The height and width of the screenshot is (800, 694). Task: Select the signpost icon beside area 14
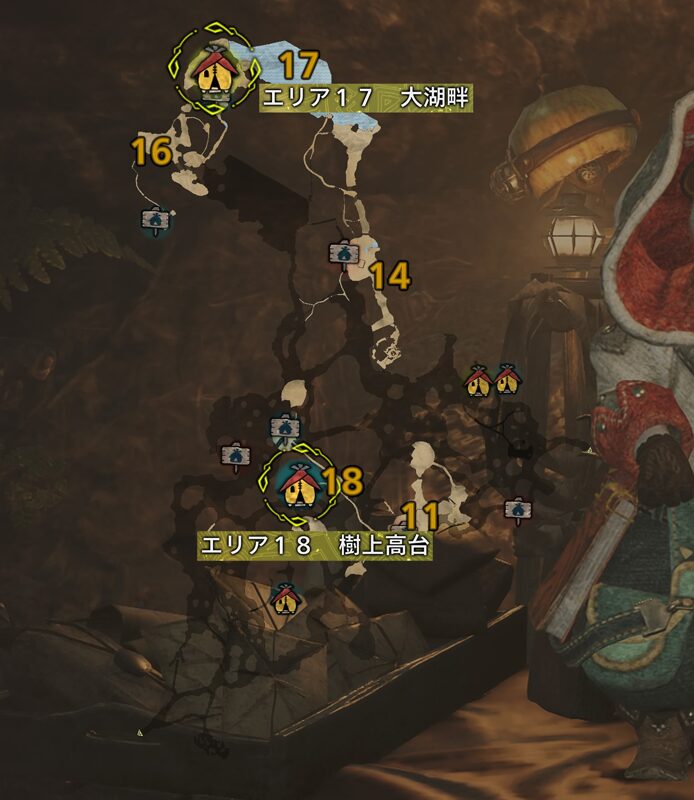click(x=345, y=254)
